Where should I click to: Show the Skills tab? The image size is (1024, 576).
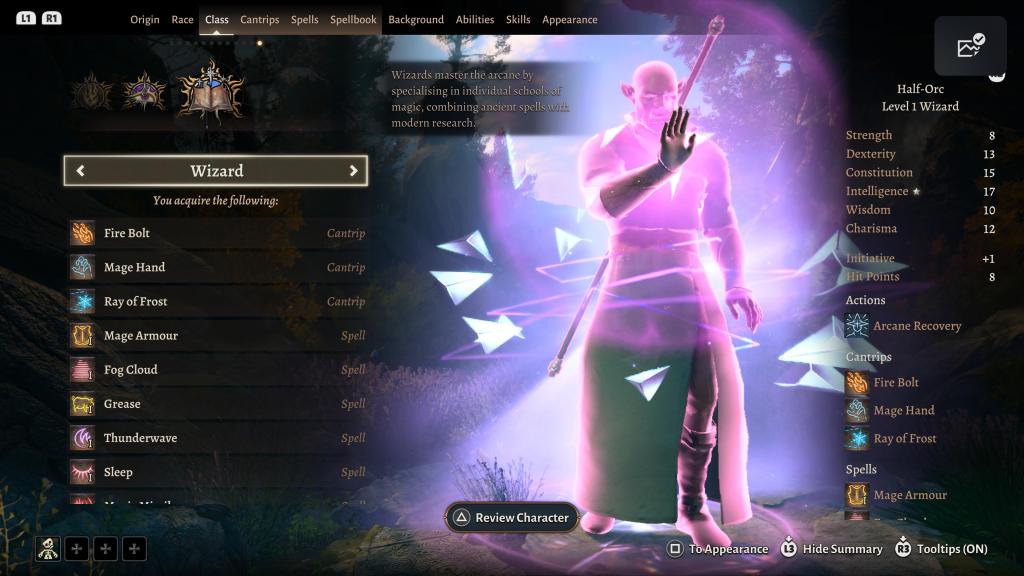518,20
